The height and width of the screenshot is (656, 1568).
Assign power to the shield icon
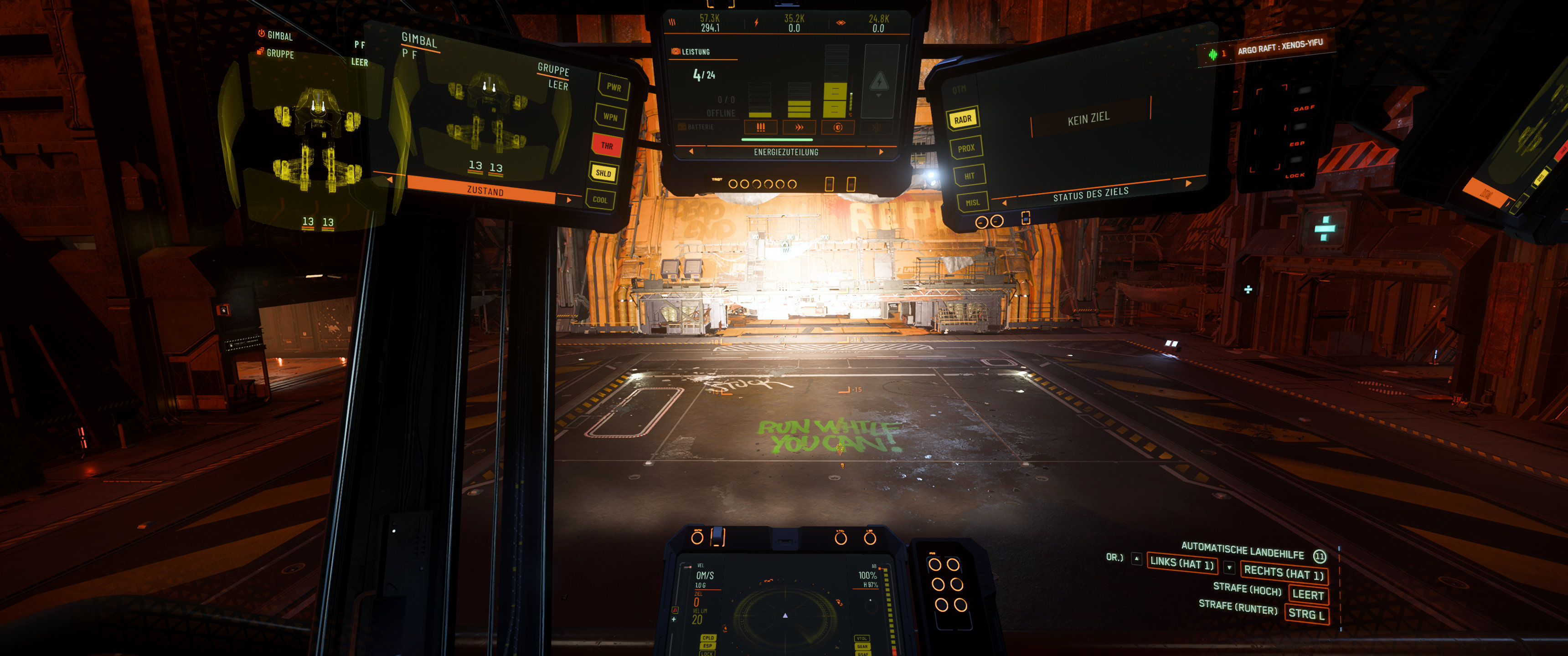pos(838,127)
